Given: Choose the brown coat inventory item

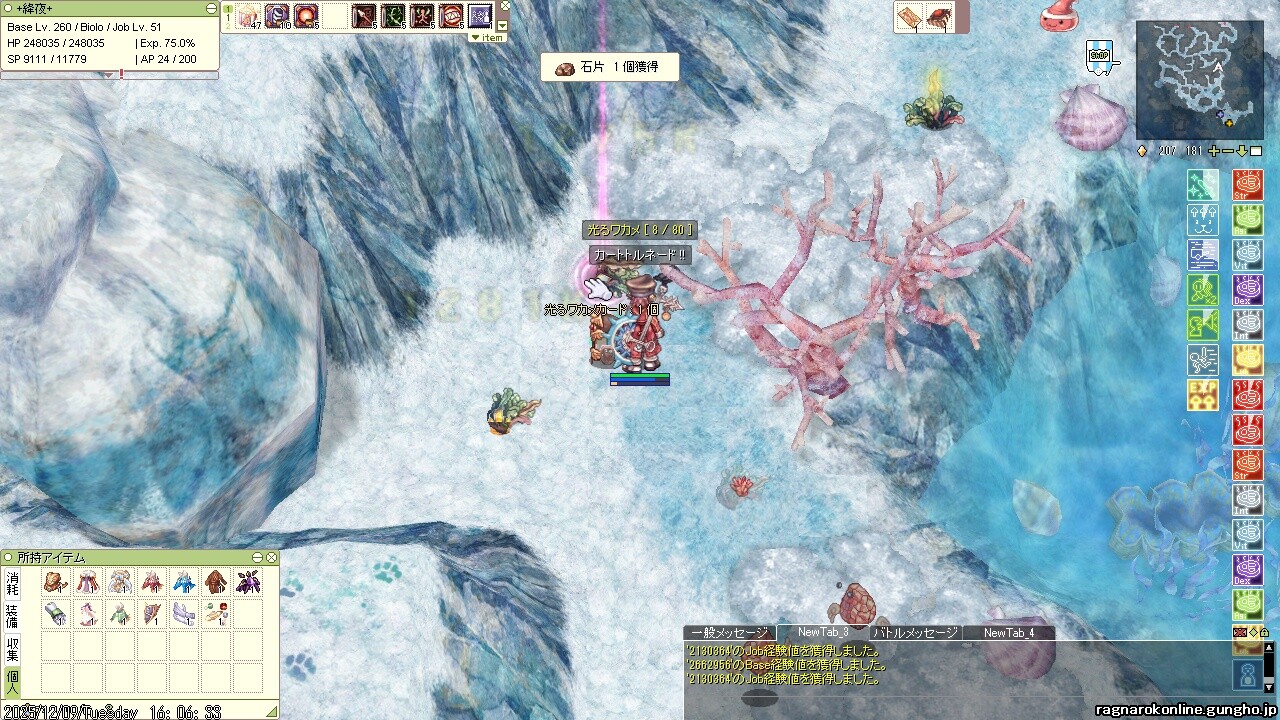Looking at the screenshot, I should pyautogui.click(x=216, y=582).
